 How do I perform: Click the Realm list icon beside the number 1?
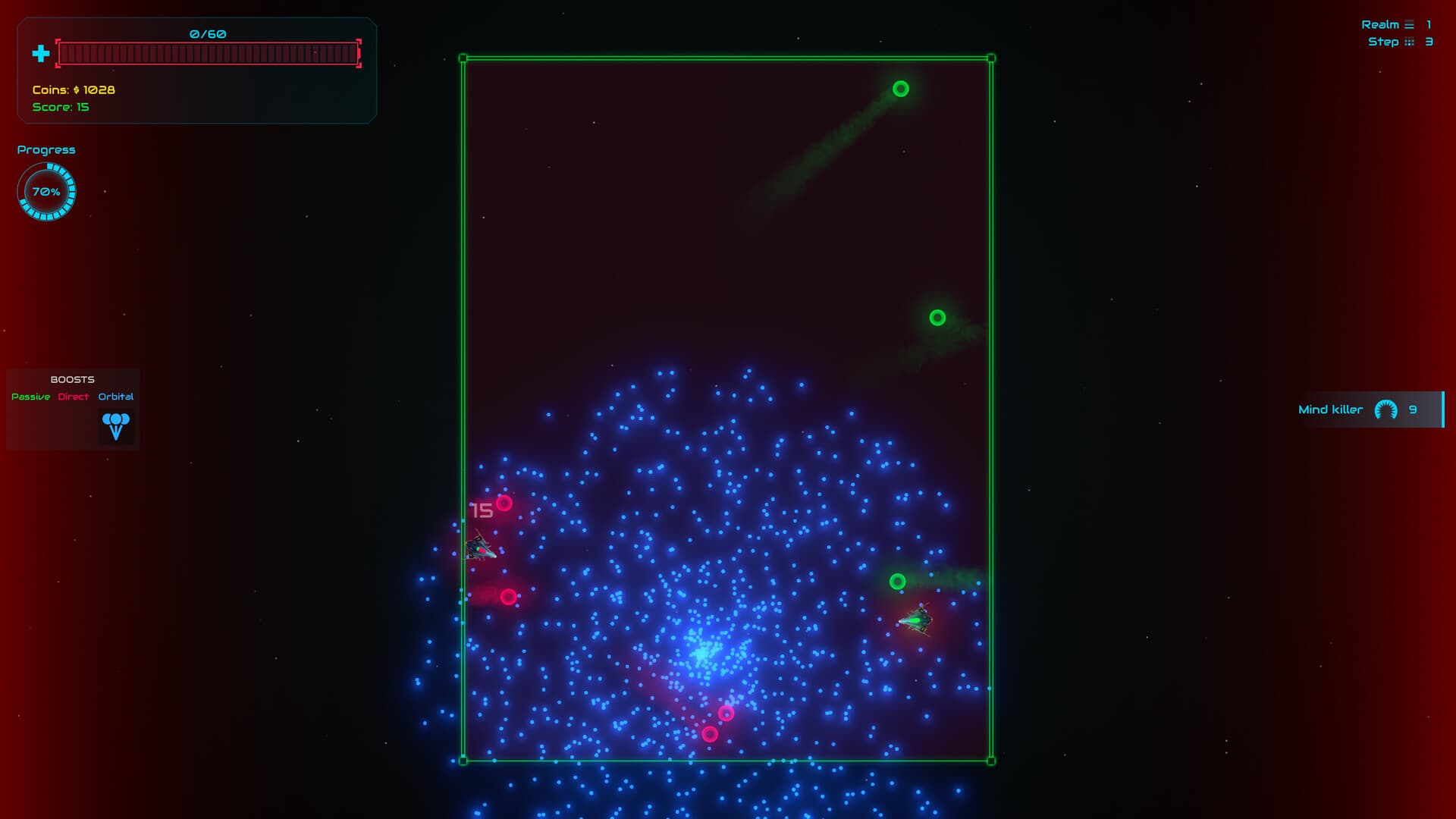coord(1409,24)
